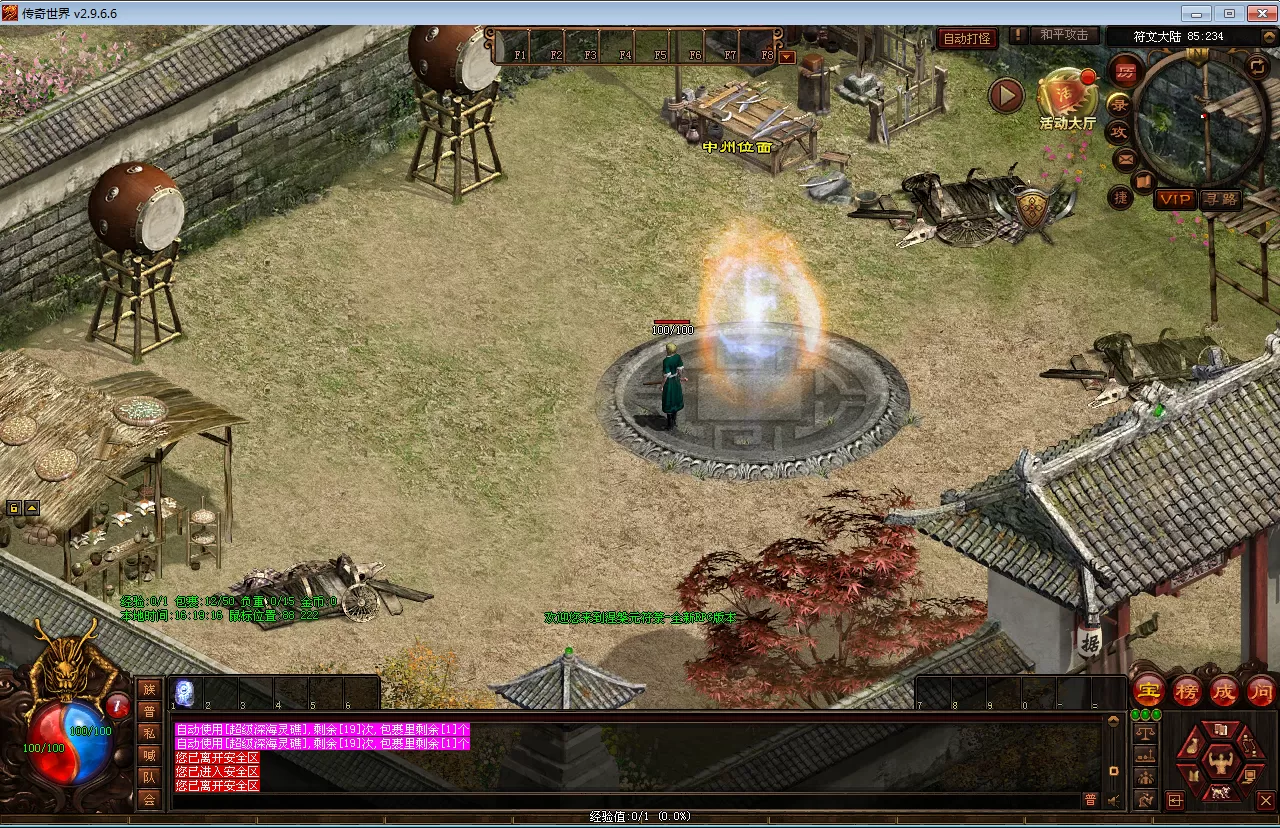The image size is (1280, 828).
Task: Click the round play arrow button
Action: coord(1006,96)
